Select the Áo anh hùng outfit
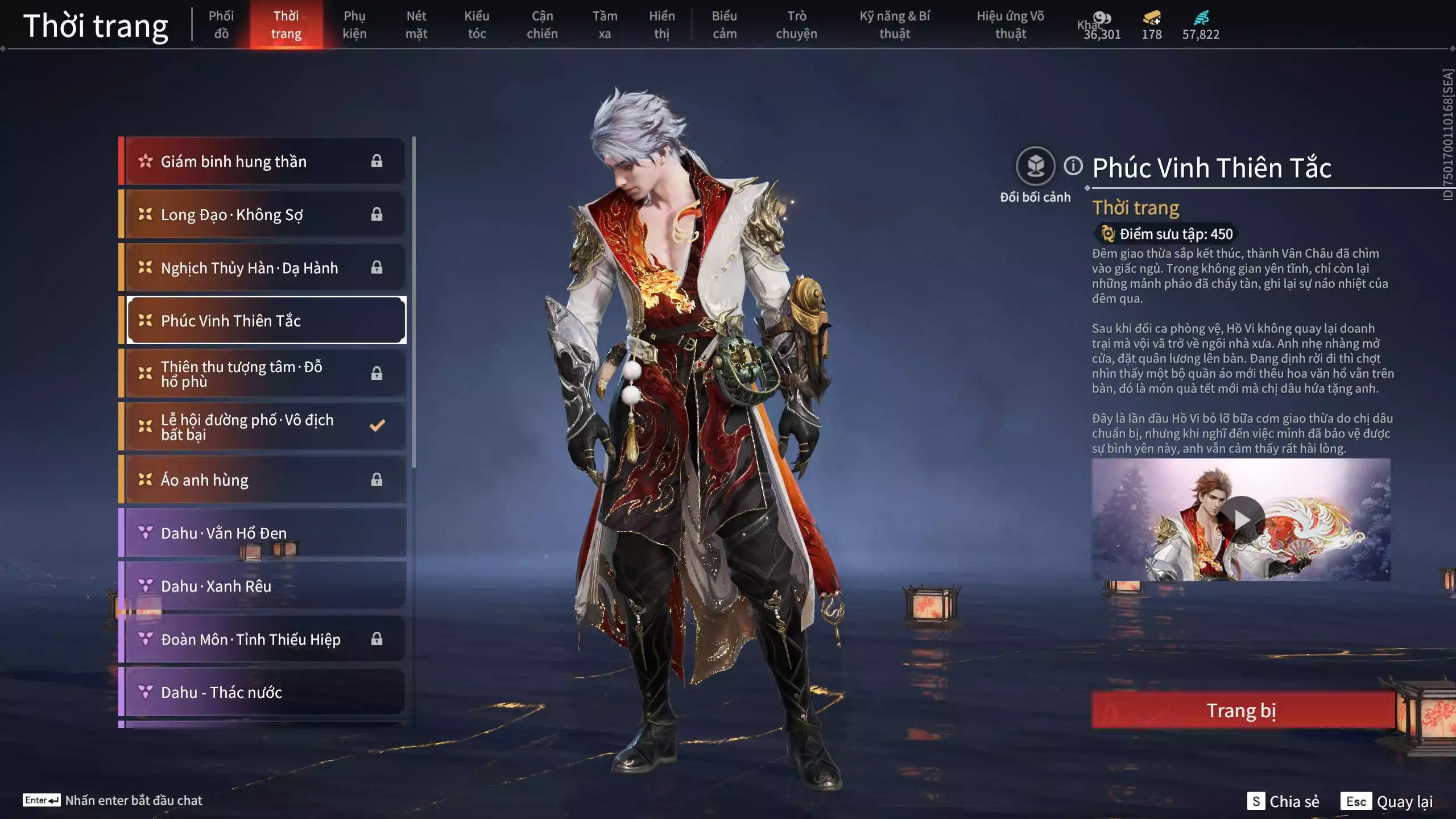 click(x=264, y=479)
